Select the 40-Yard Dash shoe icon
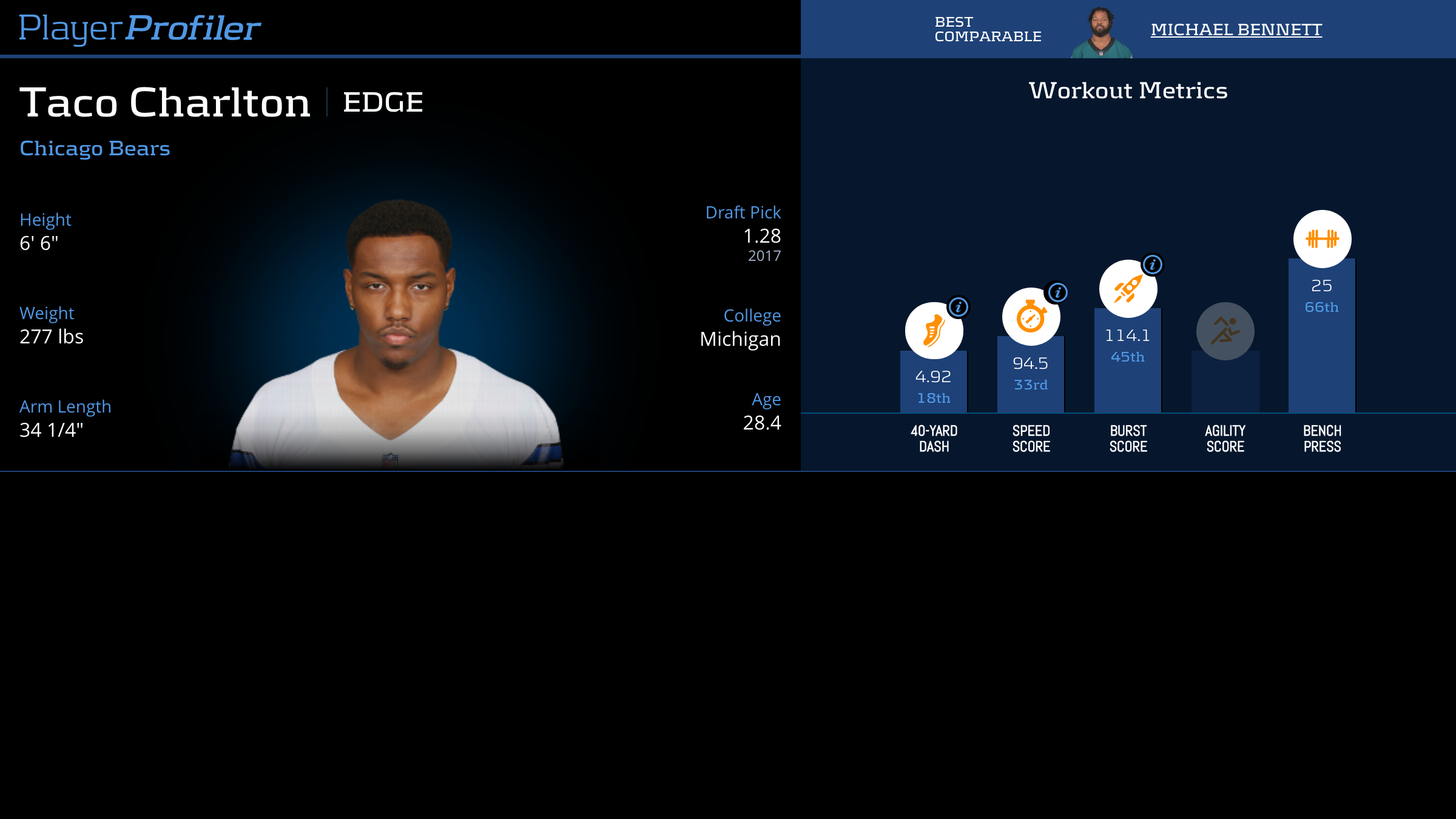The height and width of the screenshot is (819, 1456). tap(933, 332)
